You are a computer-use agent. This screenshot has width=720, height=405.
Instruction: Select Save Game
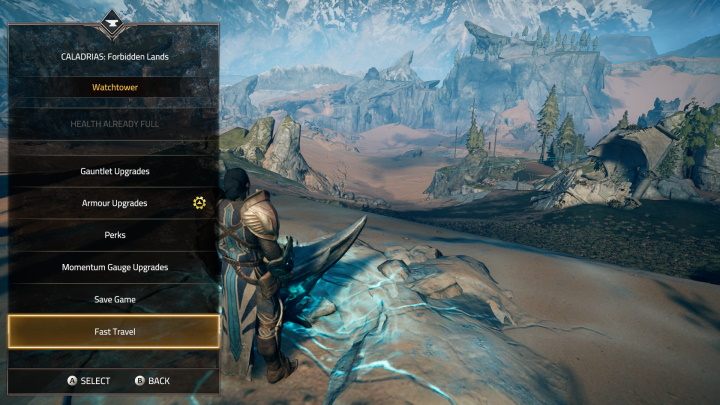pyautogui.click(x=114, y=299)
